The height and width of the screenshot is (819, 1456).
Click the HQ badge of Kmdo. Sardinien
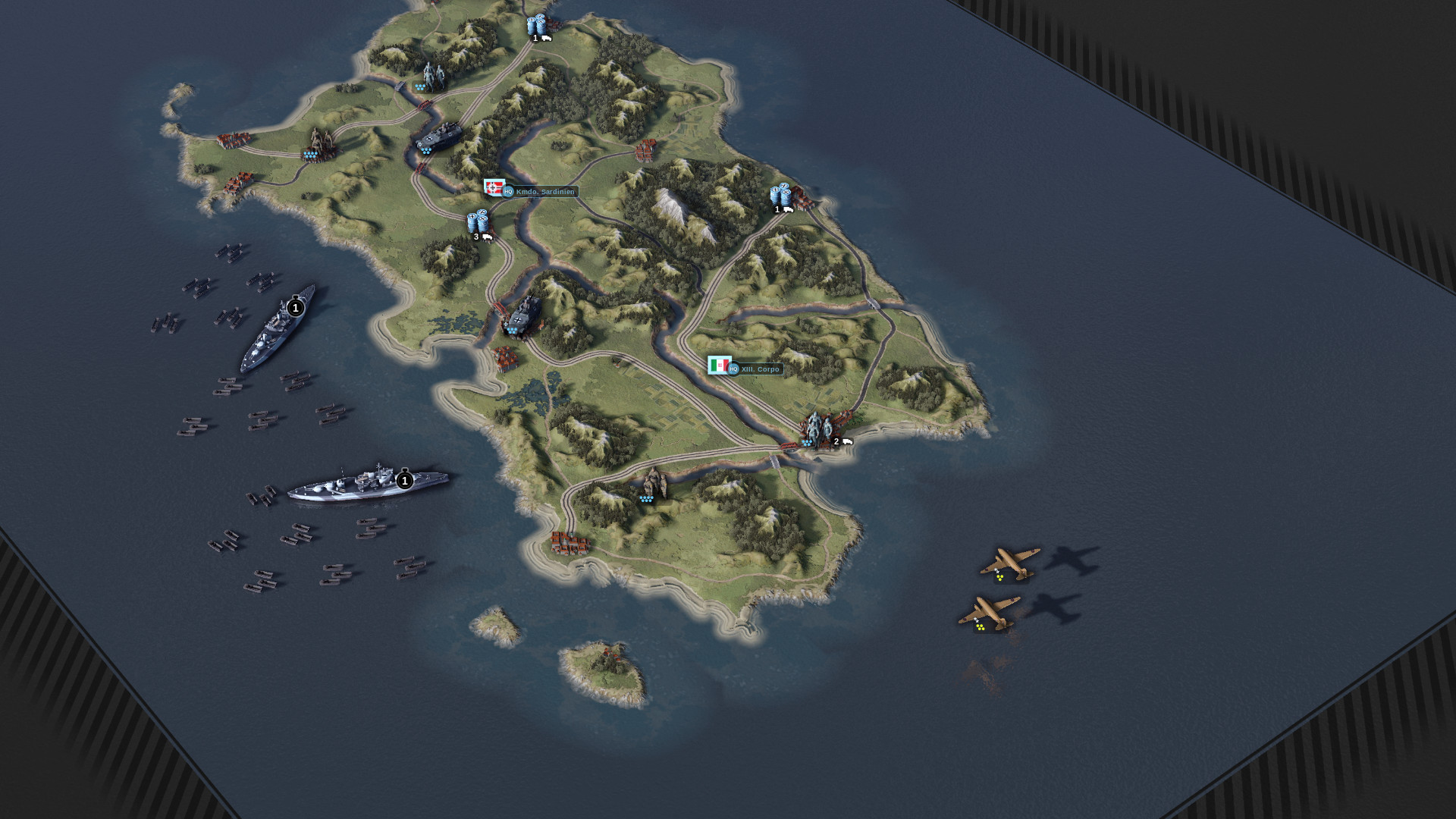click(507, 192)
